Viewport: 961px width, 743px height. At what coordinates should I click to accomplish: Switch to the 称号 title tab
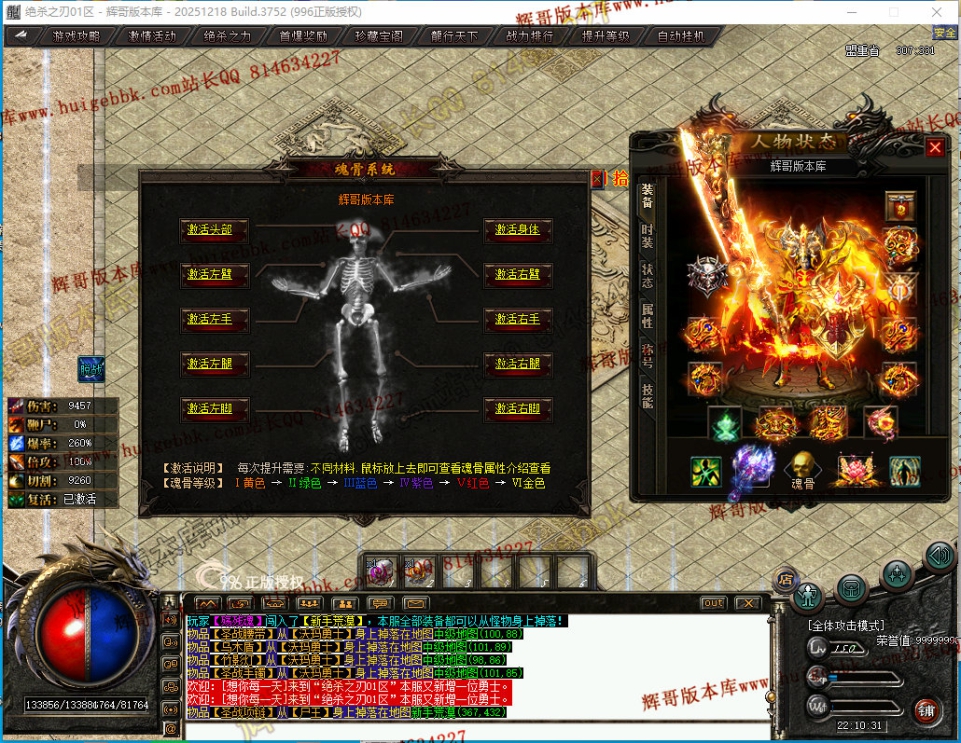(x=647, y=356)
